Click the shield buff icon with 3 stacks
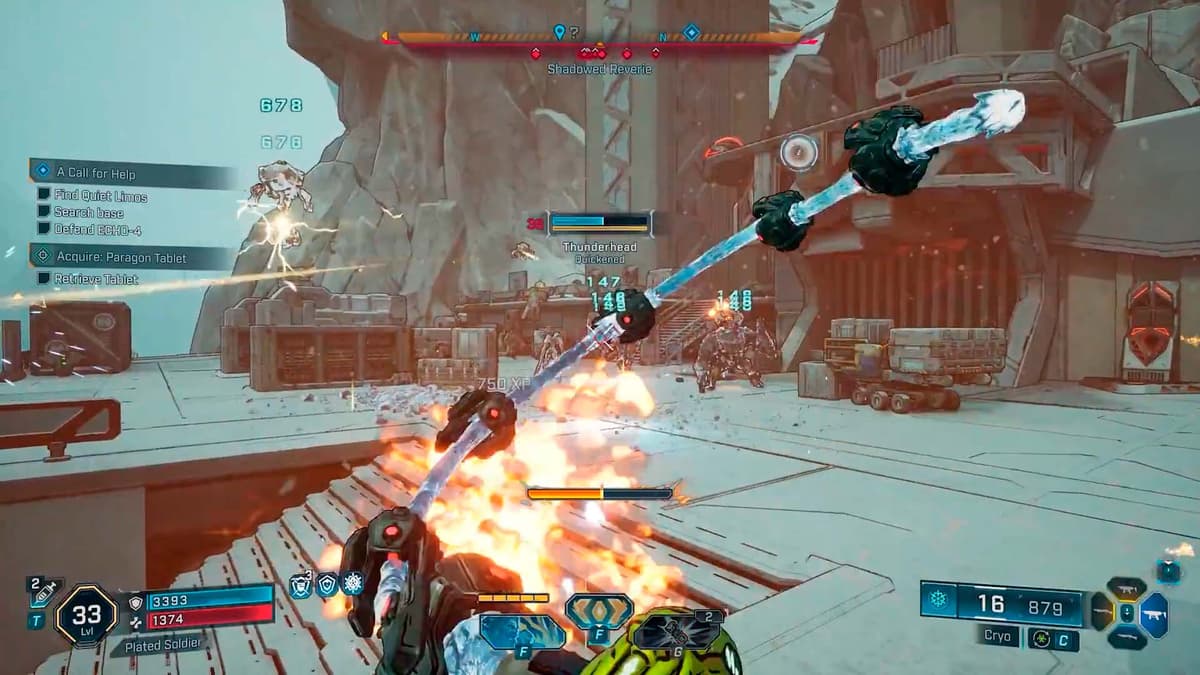Viewport: 1200px width, 675px height. [x=300, y=585]
